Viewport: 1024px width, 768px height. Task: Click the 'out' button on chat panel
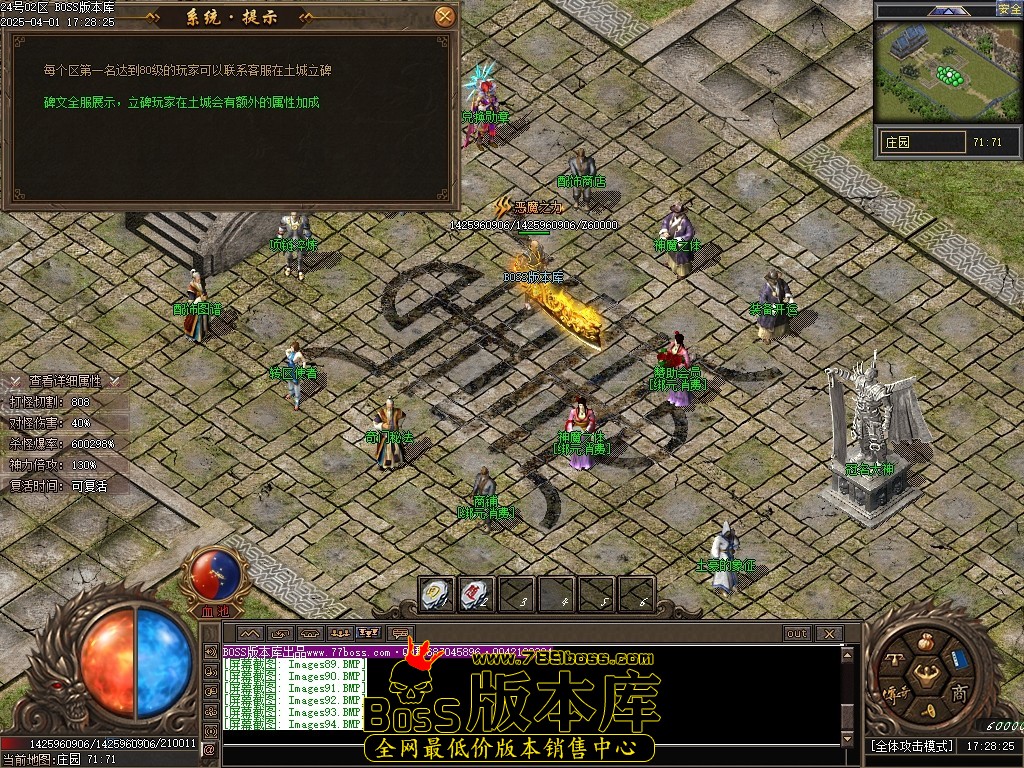coord(797,634)
